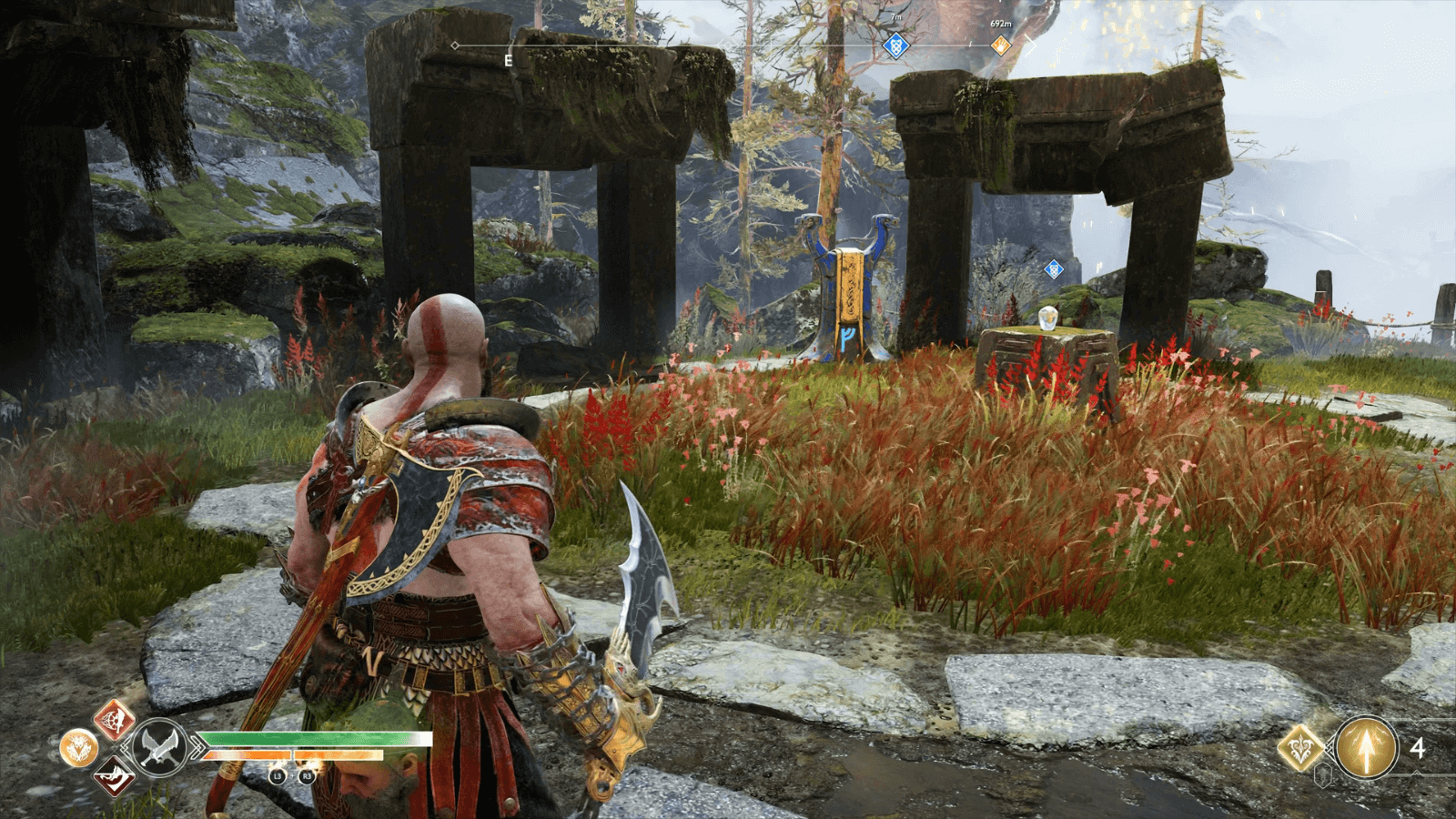Click the arrow ammo circle icon
Screen dimensions: 1456x819
click(x=1367, y=747)
